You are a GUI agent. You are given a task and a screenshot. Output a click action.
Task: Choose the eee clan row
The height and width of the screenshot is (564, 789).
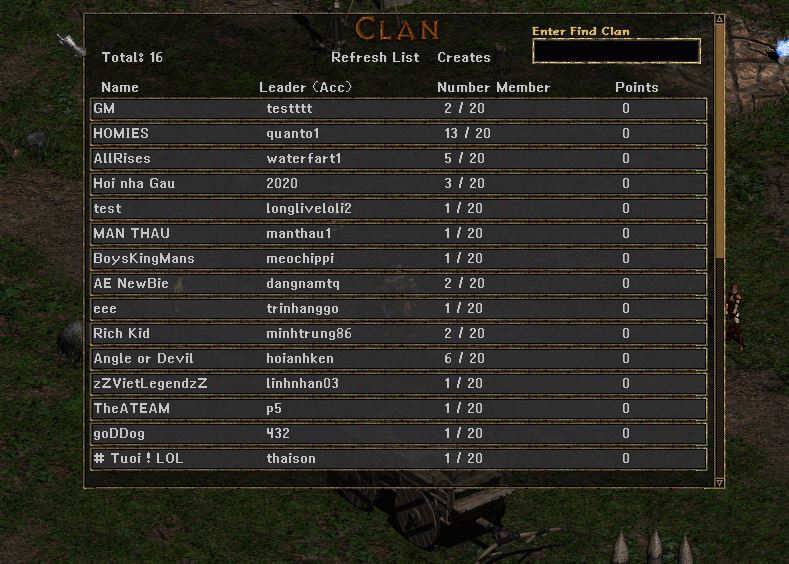(398, 308)
